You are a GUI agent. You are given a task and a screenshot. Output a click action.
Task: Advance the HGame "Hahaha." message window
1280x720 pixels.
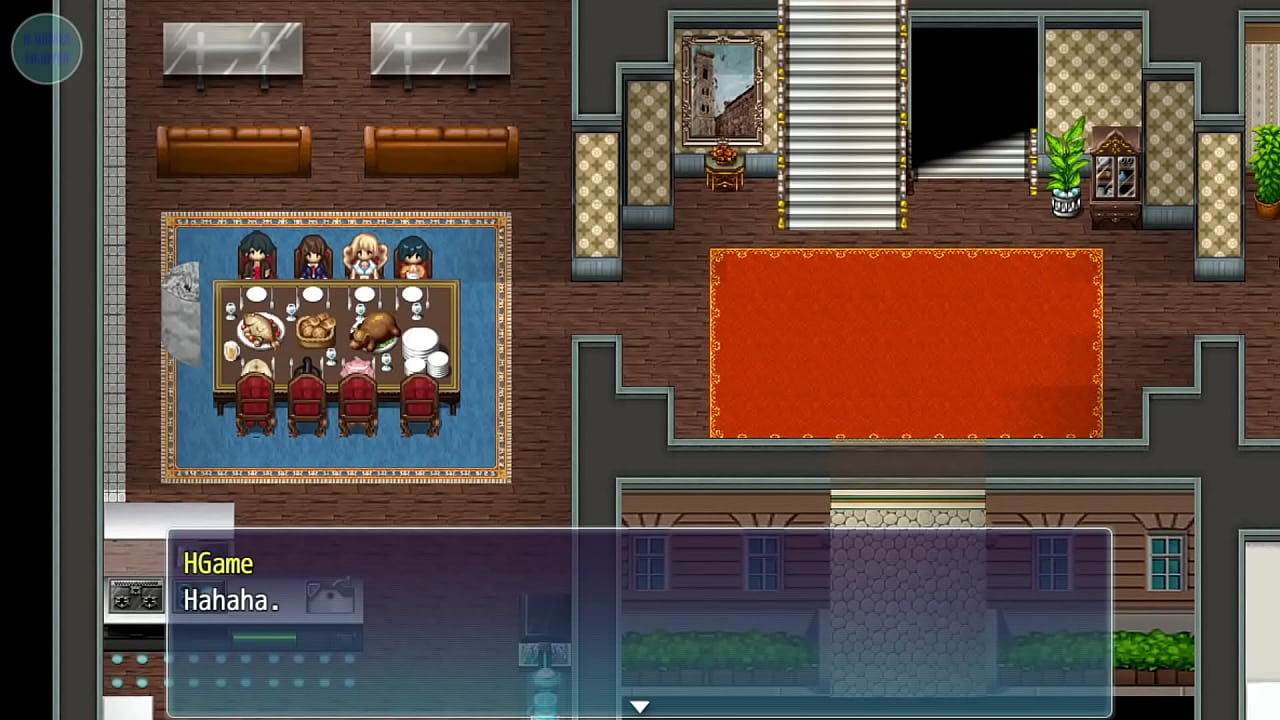(x=639, y=620)
